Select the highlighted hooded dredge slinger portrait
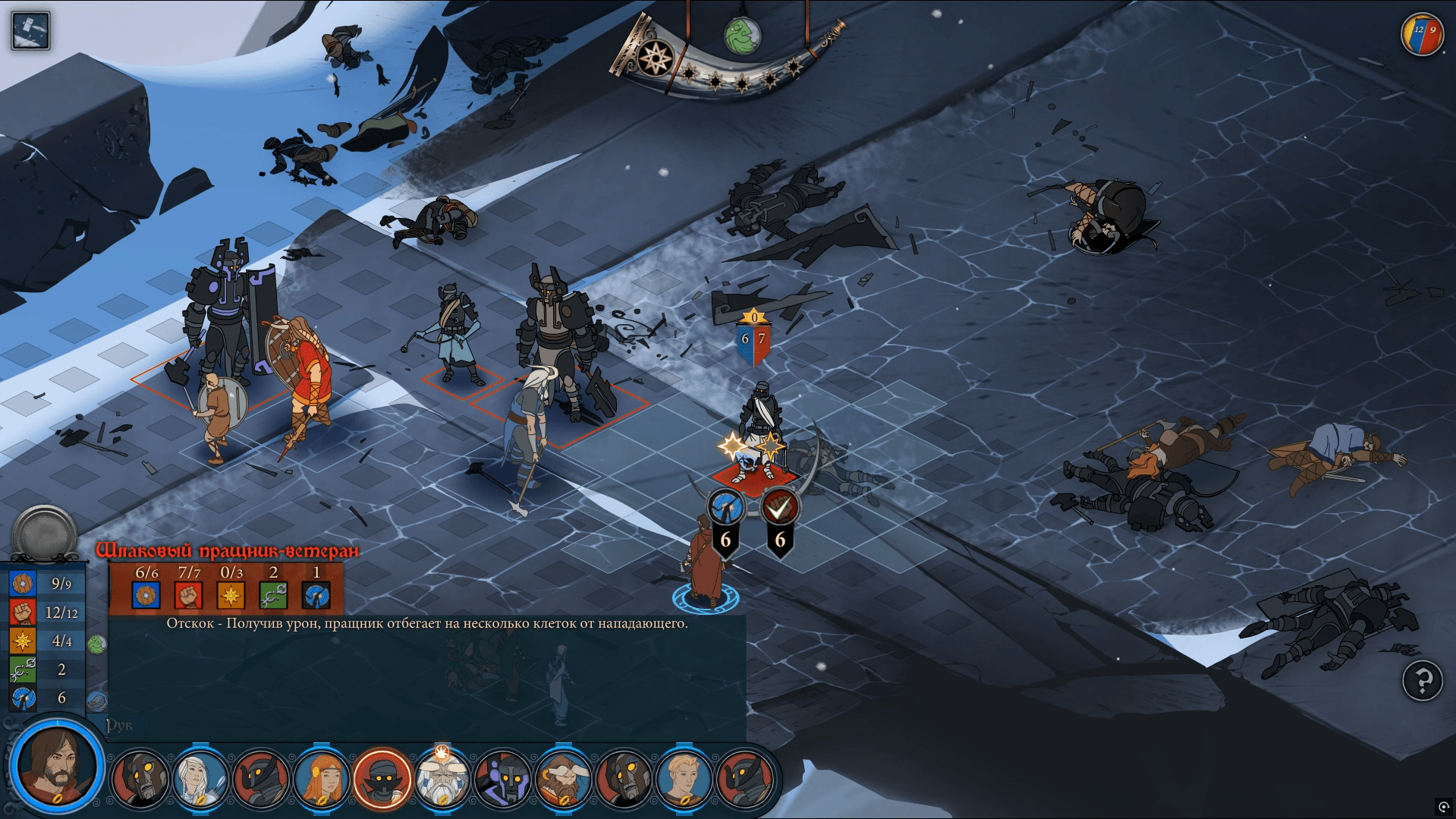The image size is (1456, 819). [382, 778]
